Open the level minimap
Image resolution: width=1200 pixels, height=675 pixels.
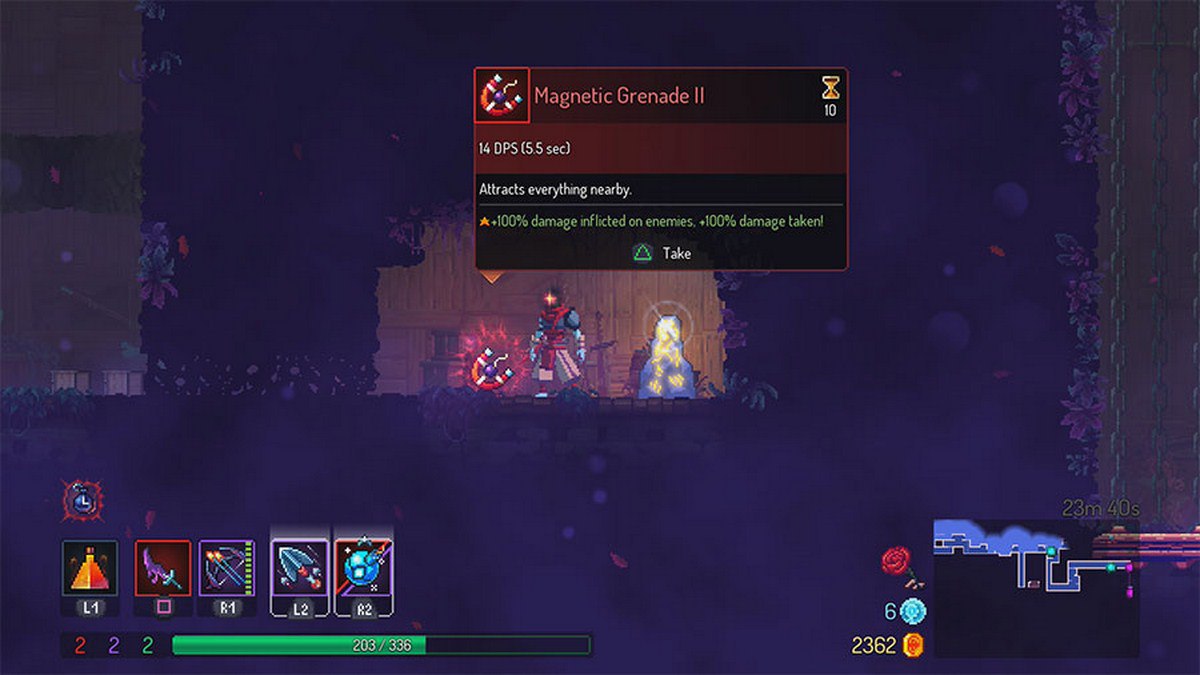pos(1035,585)
